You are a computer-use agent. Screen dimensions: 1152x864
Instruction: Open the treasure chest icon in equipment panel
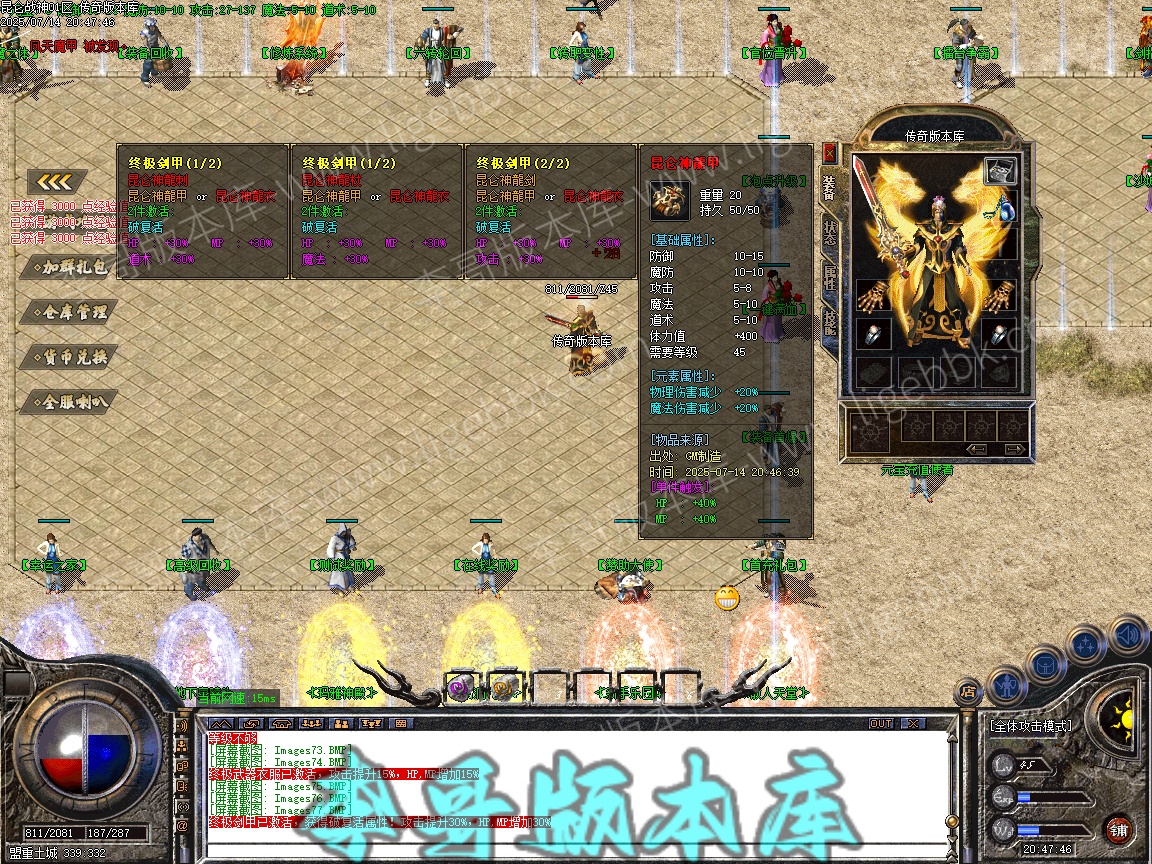tap(999, 171)
